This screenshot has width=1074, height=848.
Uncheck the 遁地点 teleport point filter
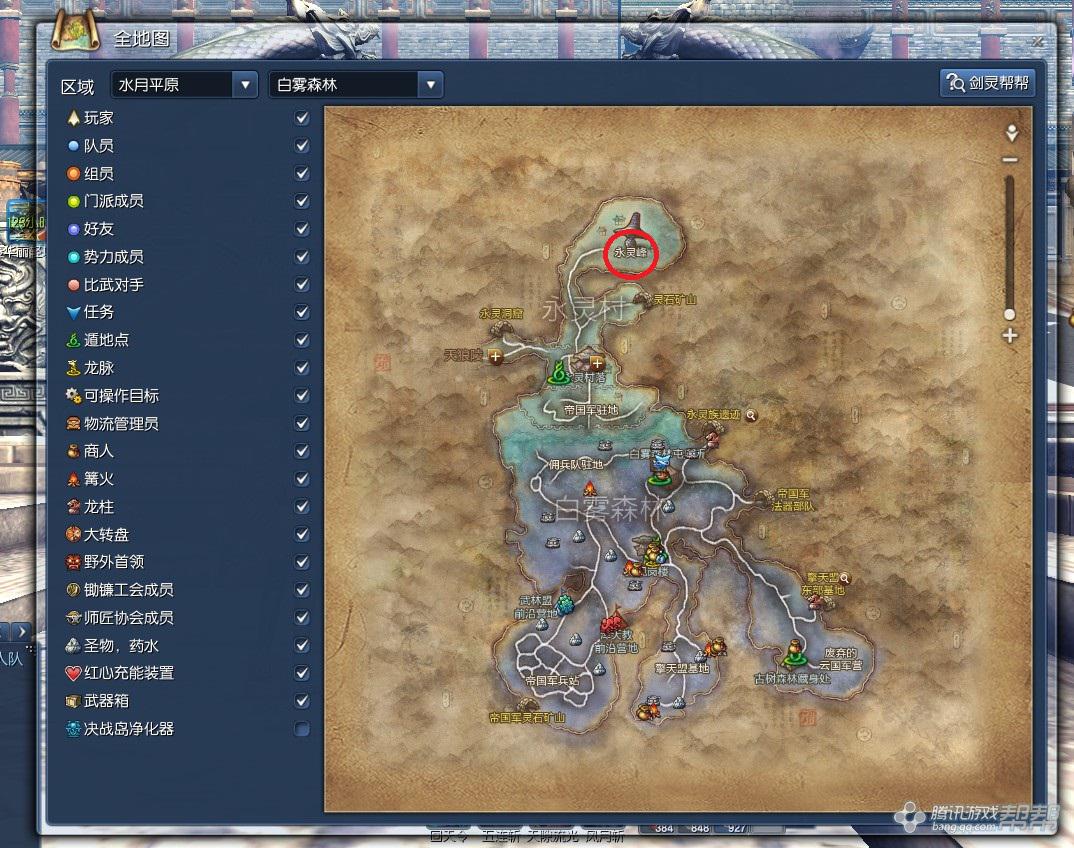[302, 340]
